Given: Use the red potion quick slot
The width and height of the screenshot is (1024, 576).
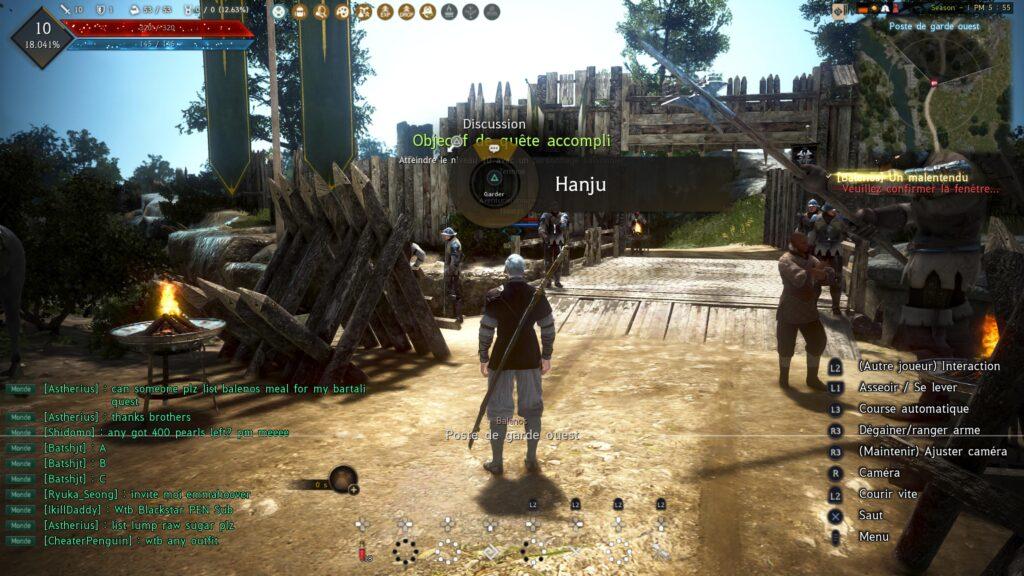Looking at the screenshot, I should tap(362, 551).
